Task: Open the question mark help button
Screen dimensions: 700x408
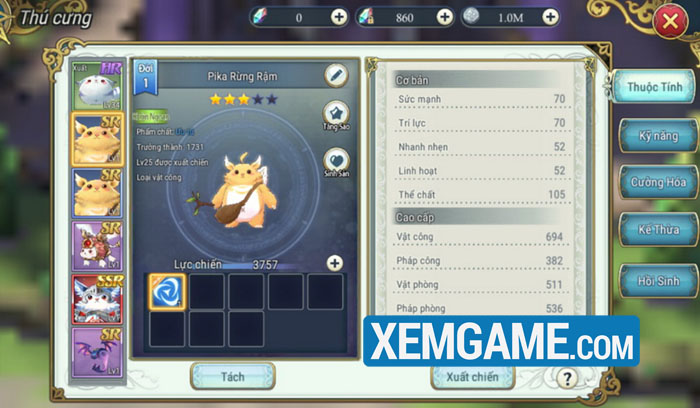Action: pyautogui.click(x=567, y=377)
